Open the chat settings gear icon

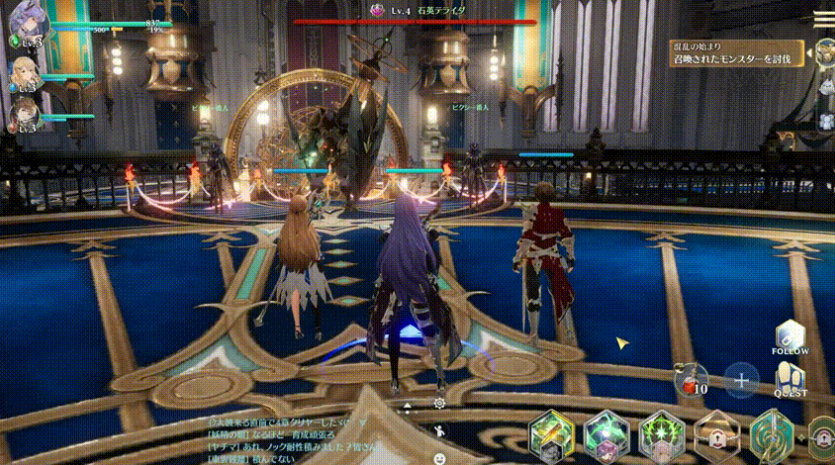coord(439,403)
